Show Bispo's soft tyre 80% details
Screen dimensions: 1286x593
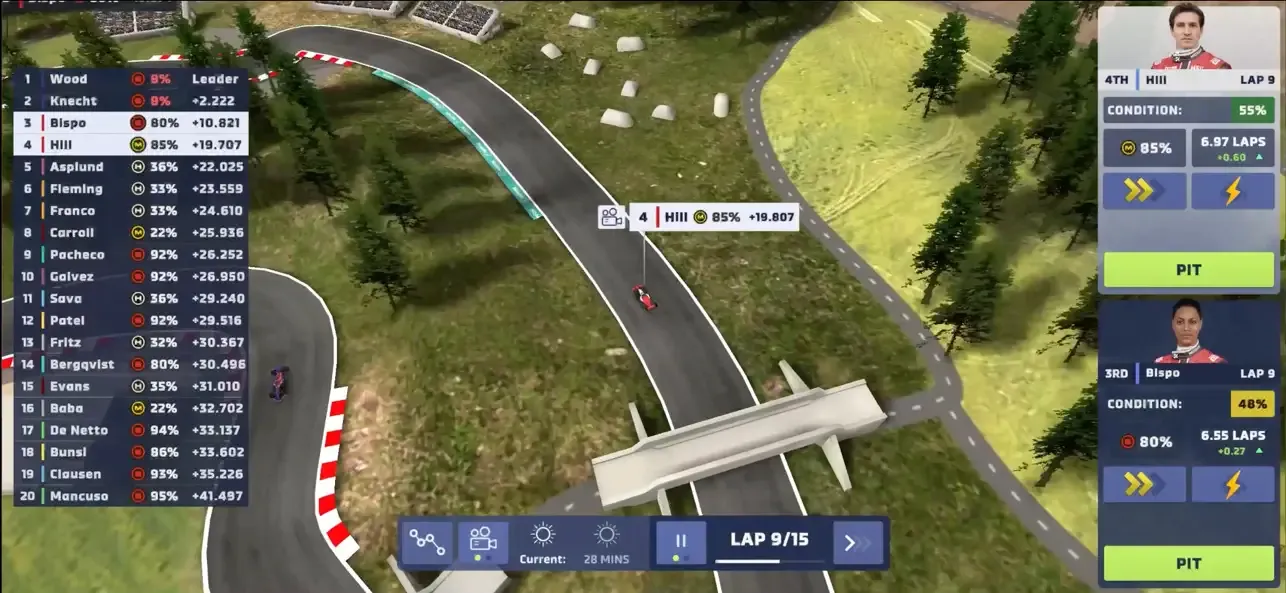pos(1144,441)
